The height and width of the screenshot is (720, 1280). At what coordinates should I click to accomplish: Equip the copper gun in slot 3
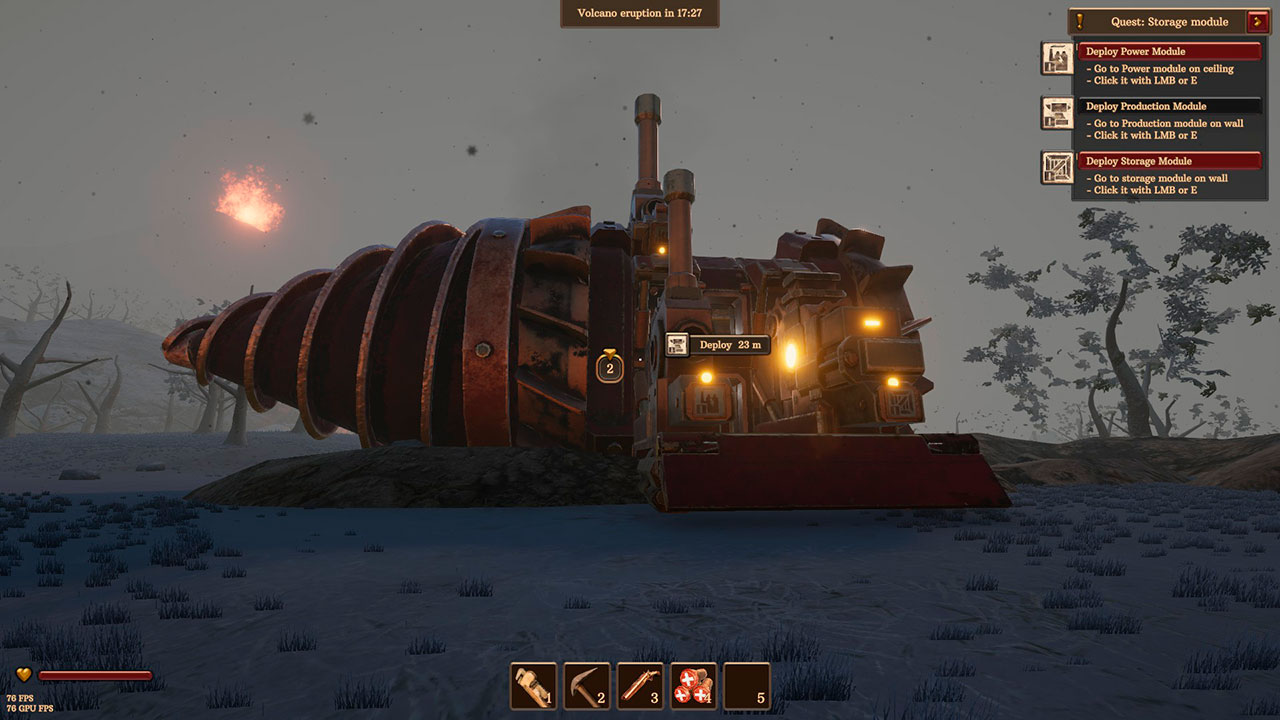(x=640, y=686)
